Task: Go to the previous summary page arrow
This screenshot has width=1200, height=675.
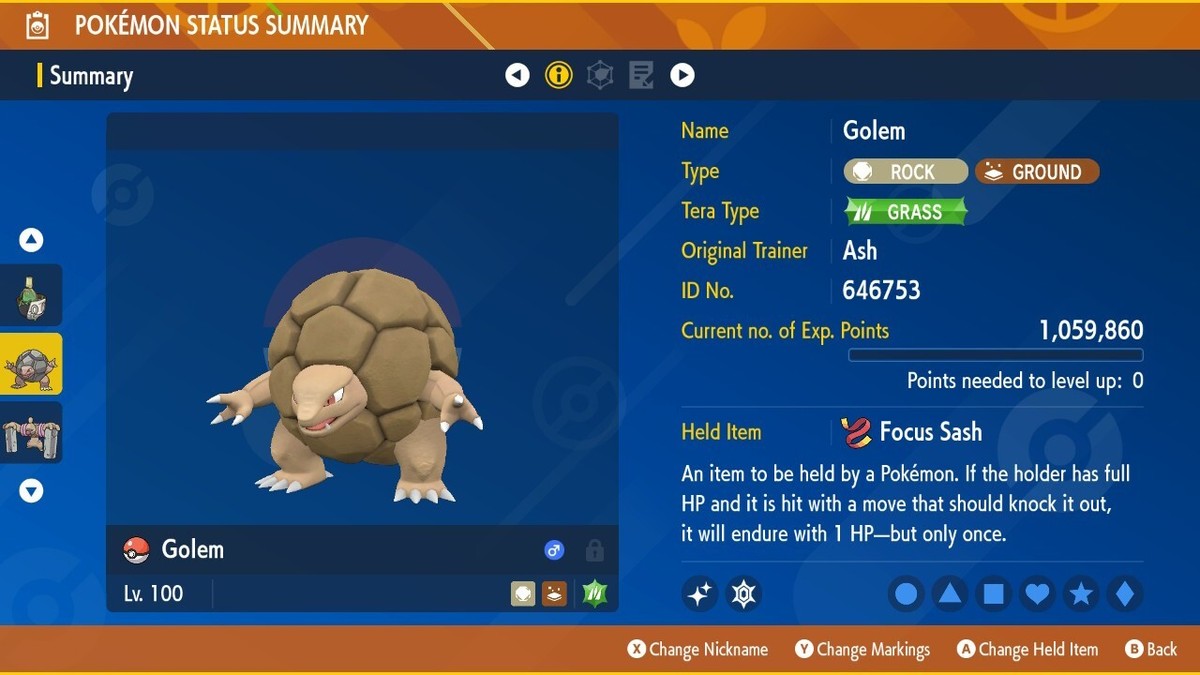Action: (517, 75)
